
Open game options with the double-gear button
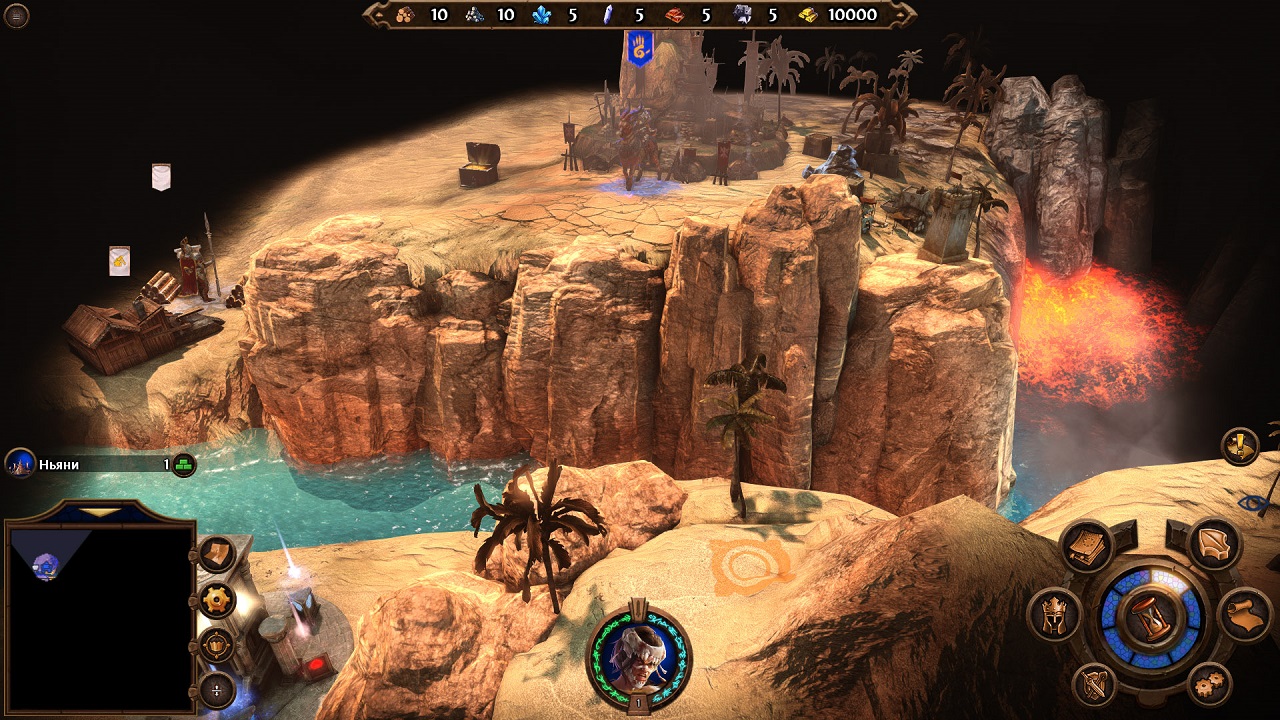point(1209,686)
